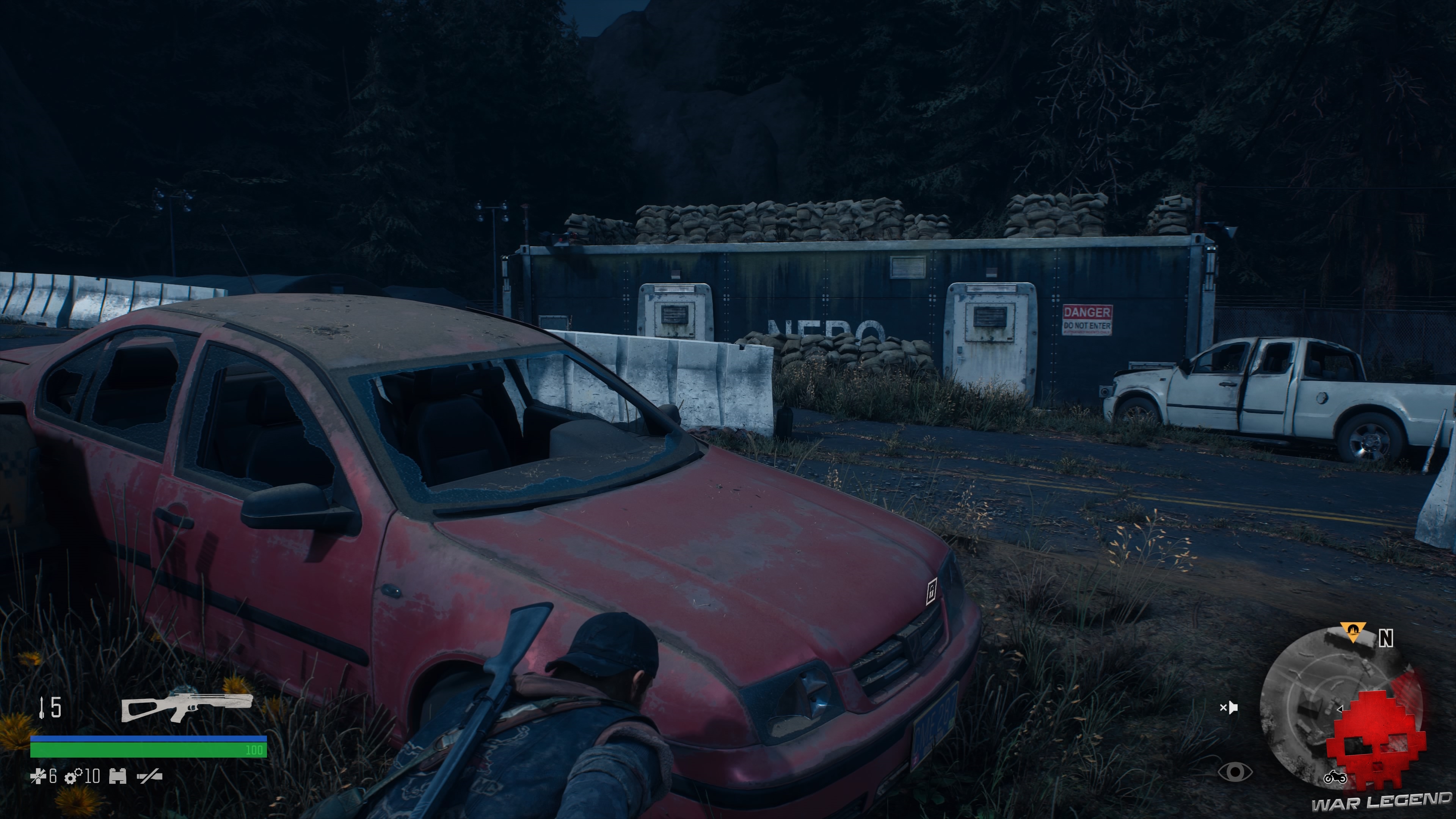Open the compass by clicking the N marker
This screenshot has width=1456, height=819.
pos(1385,638)
